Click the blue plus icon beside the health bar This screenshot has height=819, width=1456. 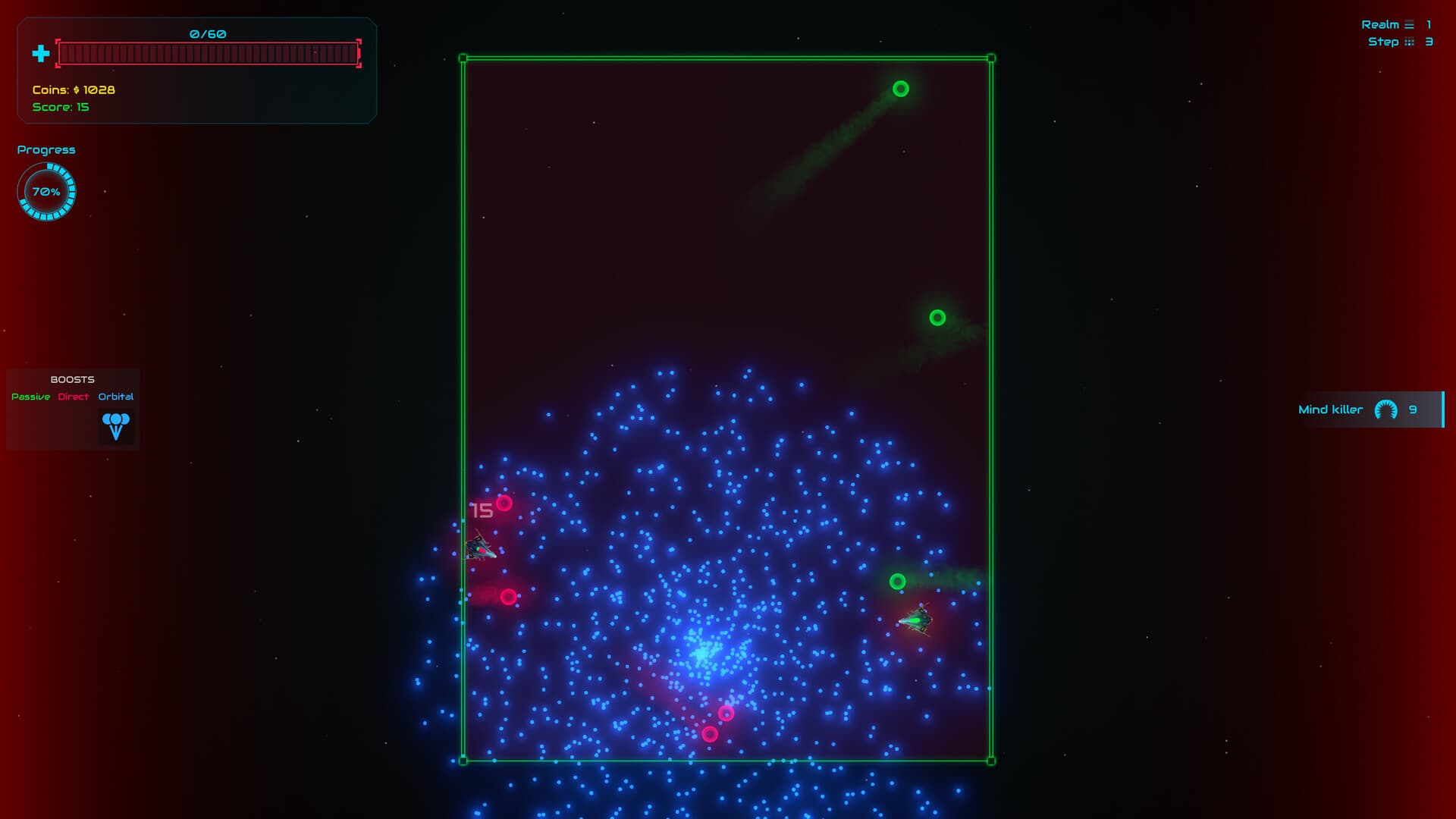pos(39,54)
